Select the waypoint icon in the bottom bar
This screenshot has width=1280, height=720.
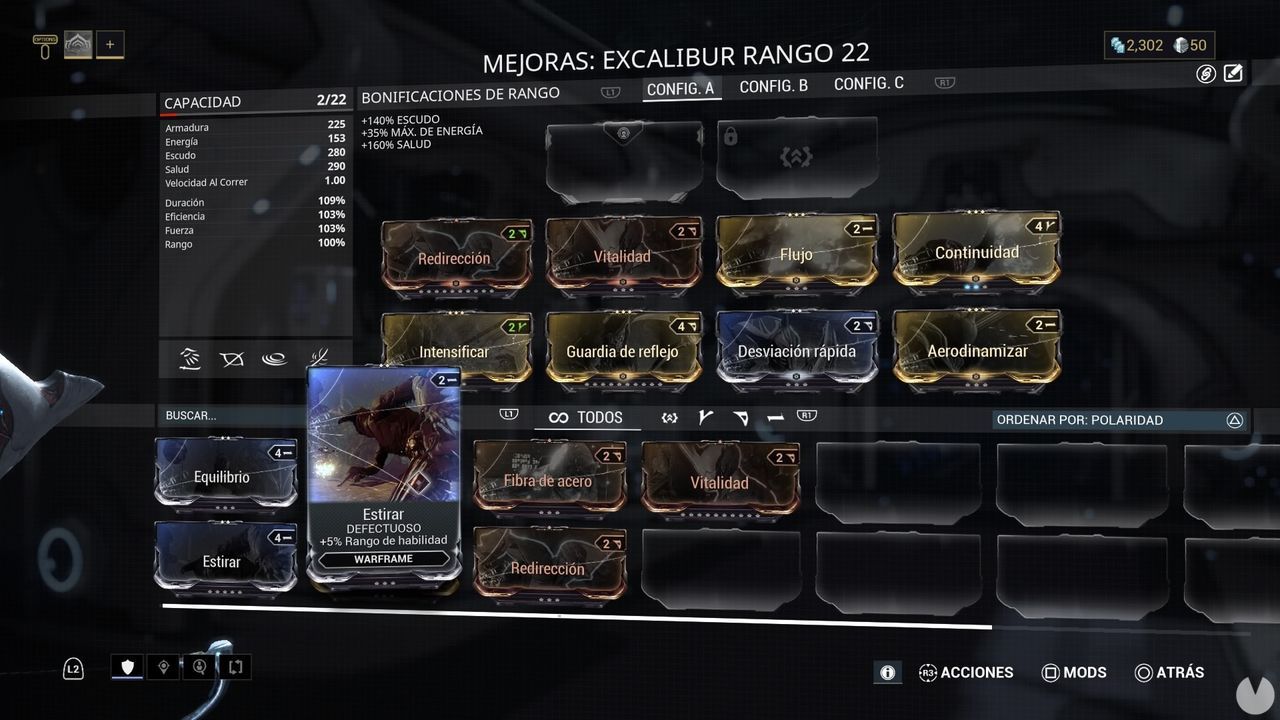pos(163,666)
